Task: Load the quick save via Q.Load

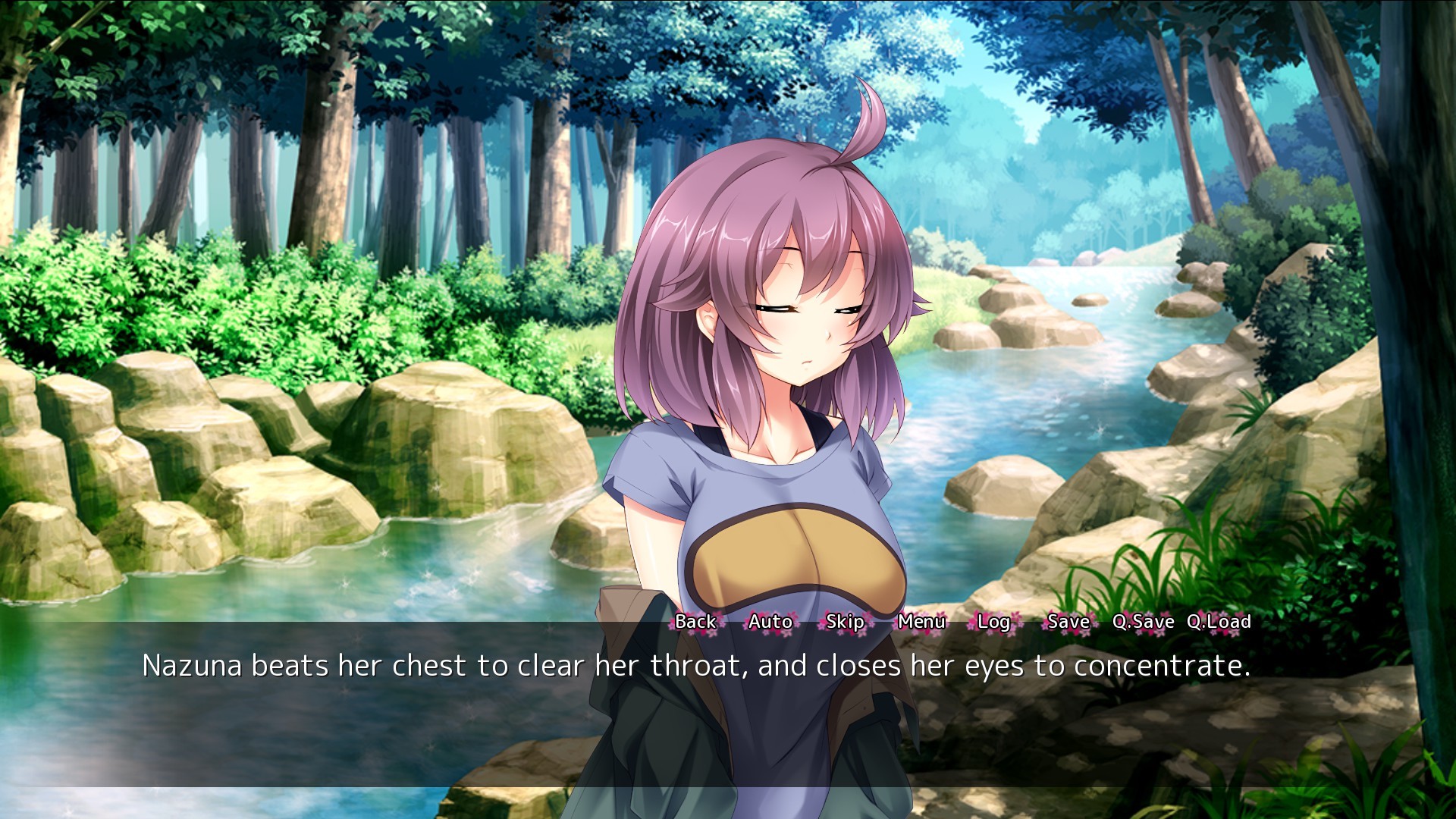Action: [1221, 622]
